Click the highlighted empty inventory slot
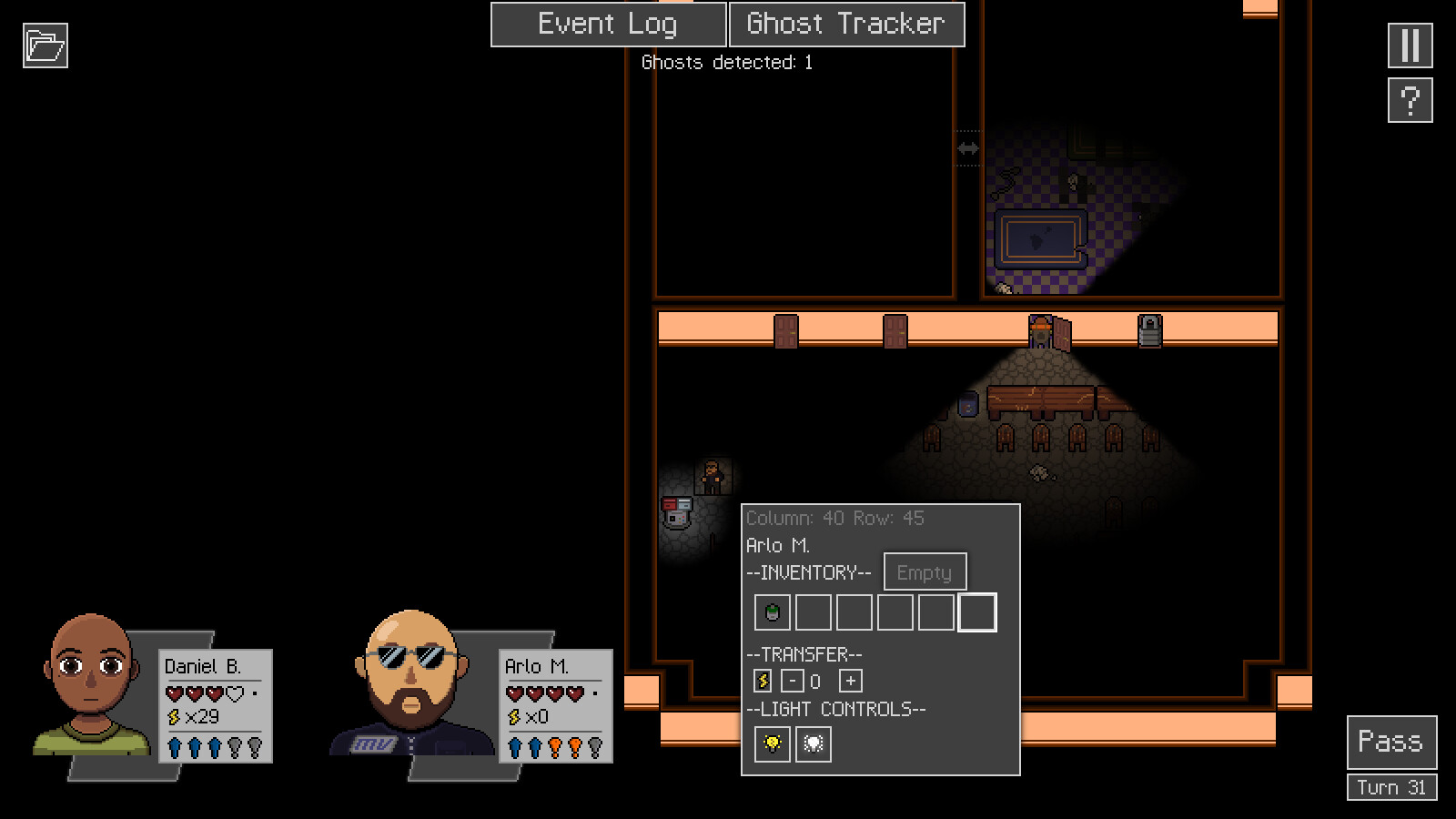 point(976,612)
